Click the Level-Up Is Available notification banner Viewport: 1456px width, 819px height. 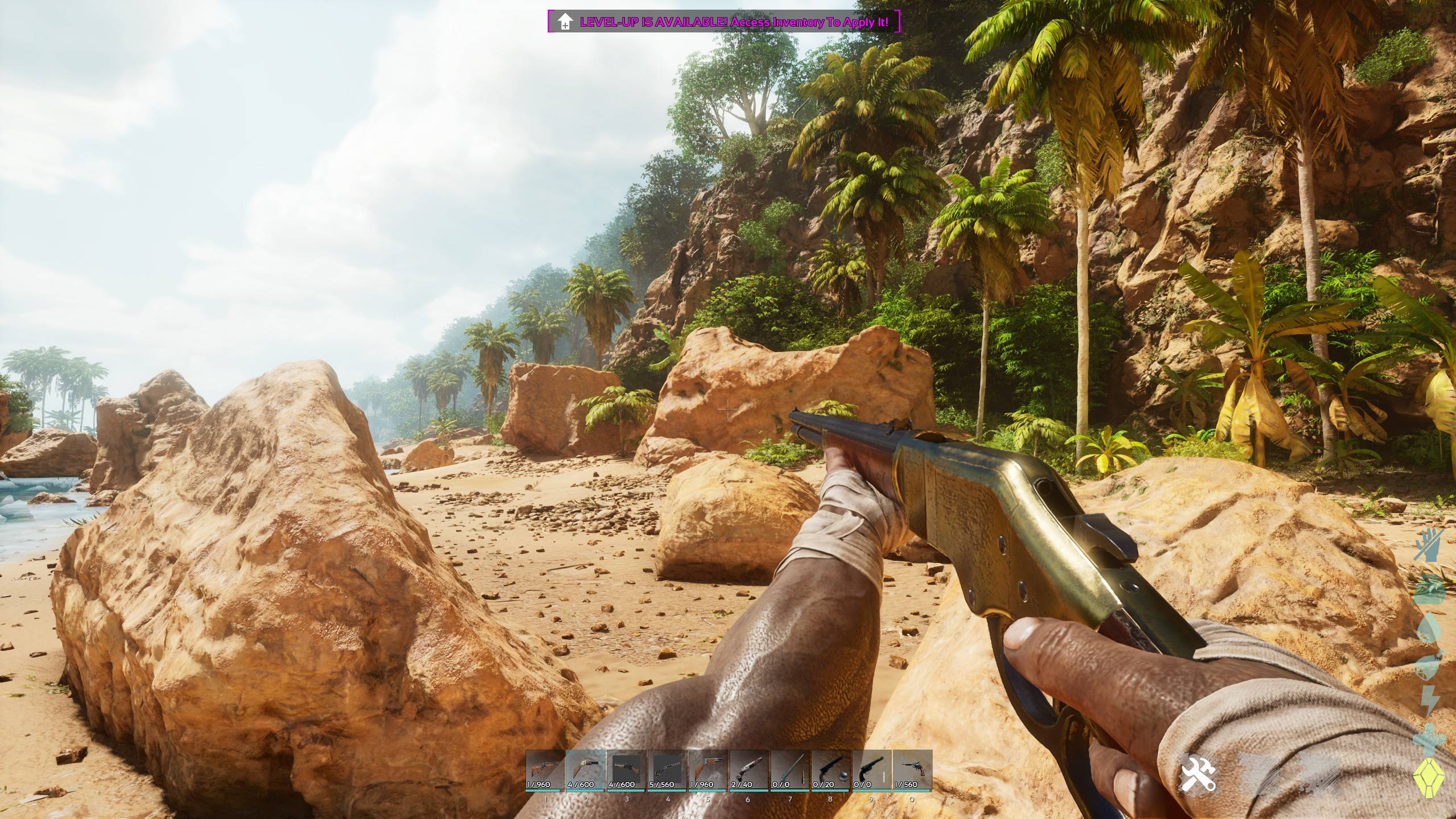click(724, 22)
